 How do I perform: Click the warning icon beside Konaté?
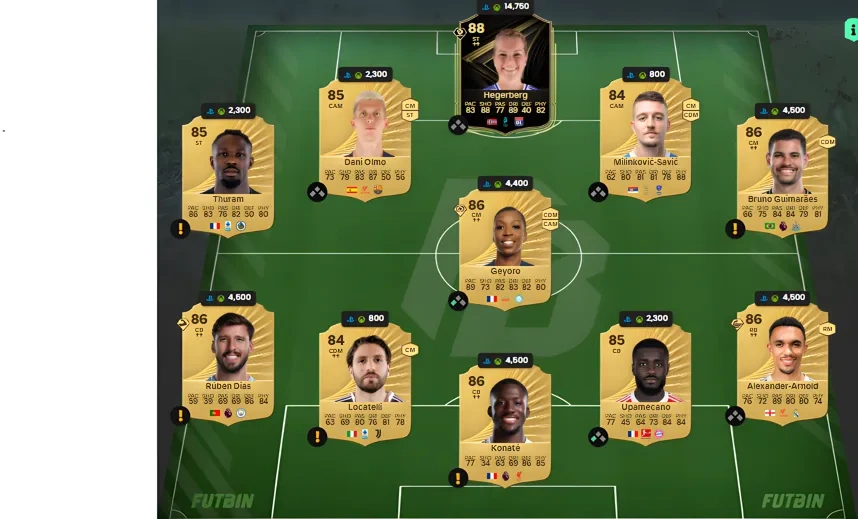(458, 478)
